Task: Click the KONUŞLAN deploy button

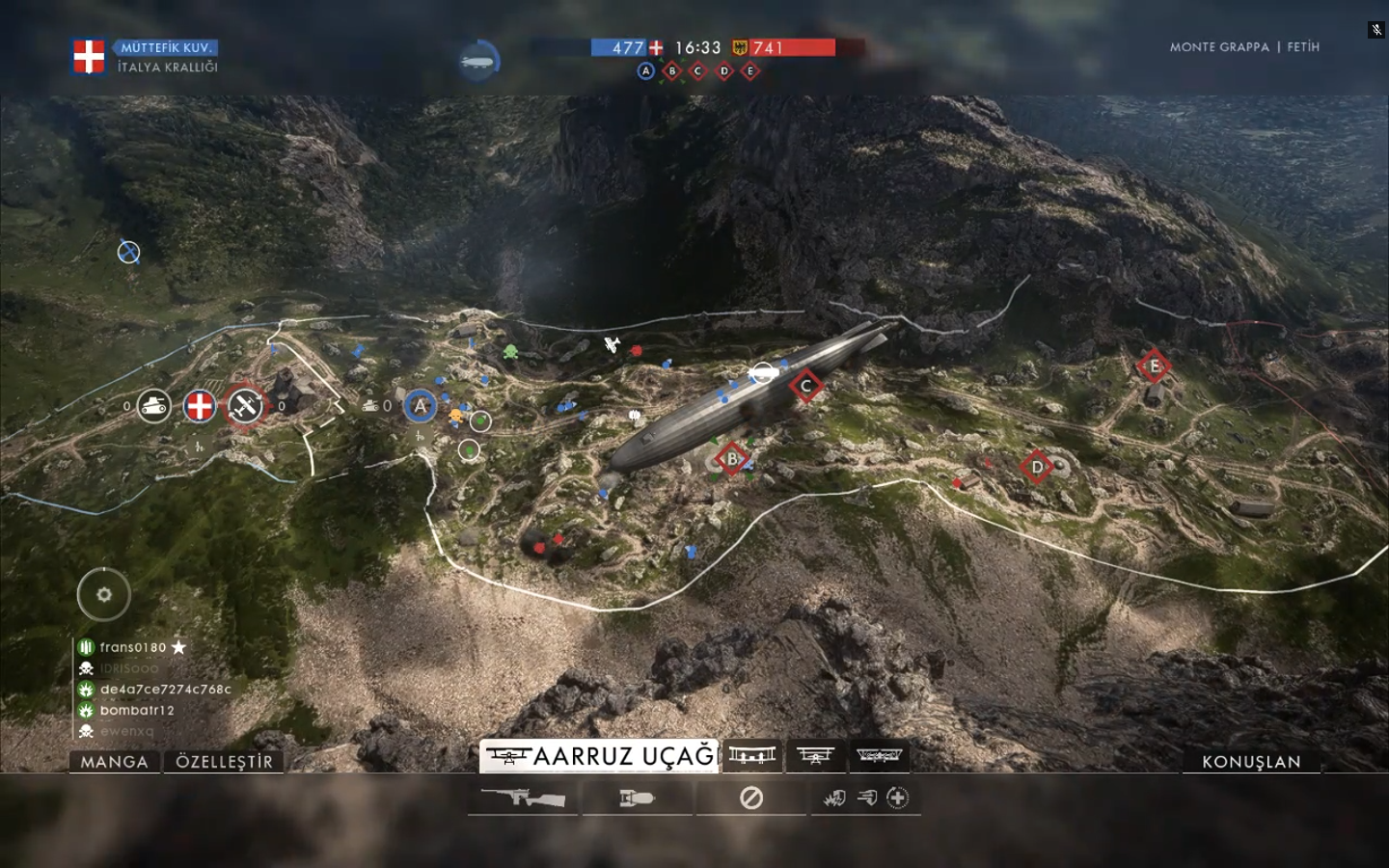Action: [1251, 762]
